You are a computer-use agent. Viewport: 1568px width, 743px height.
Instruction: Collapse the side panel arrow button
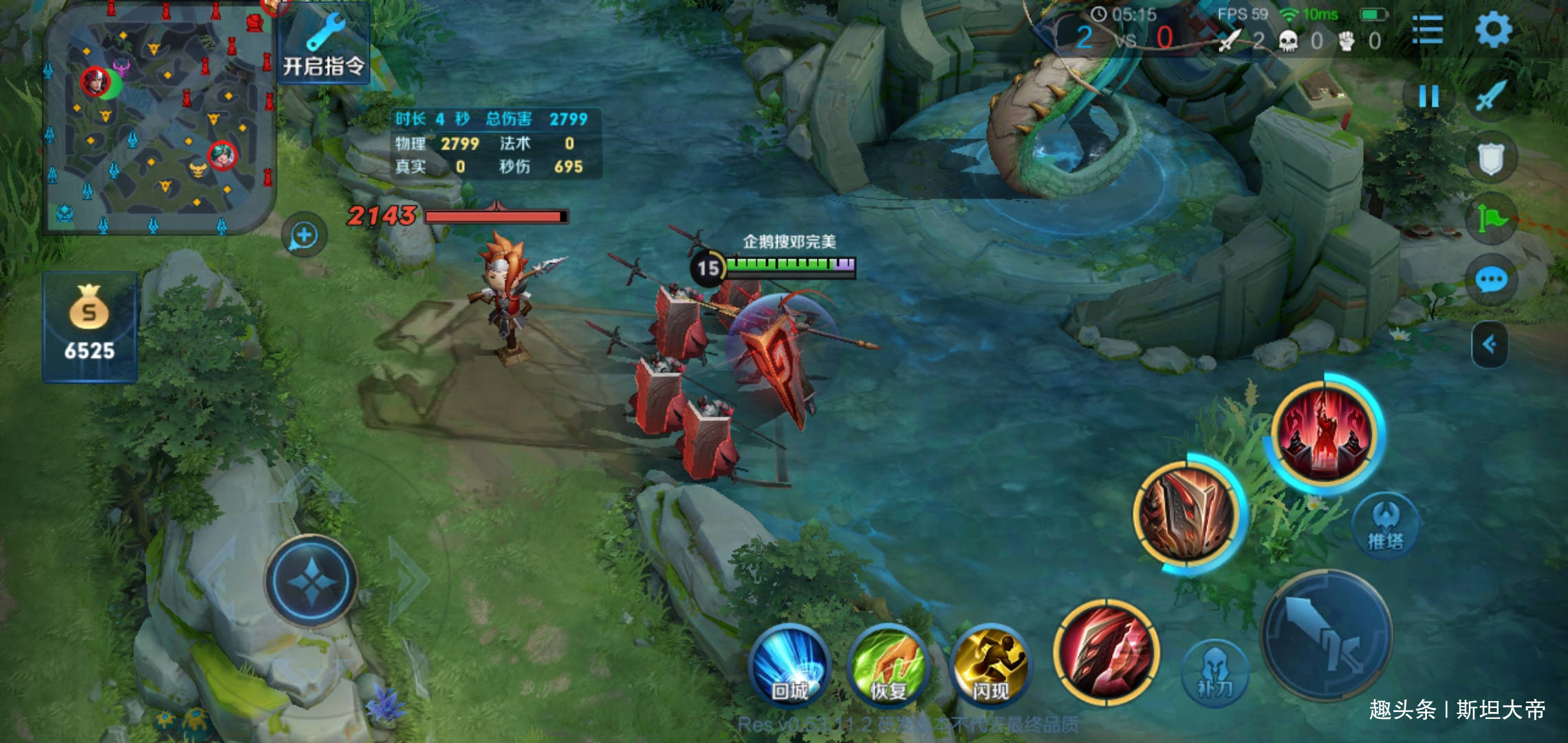[x=1490, y=344]
